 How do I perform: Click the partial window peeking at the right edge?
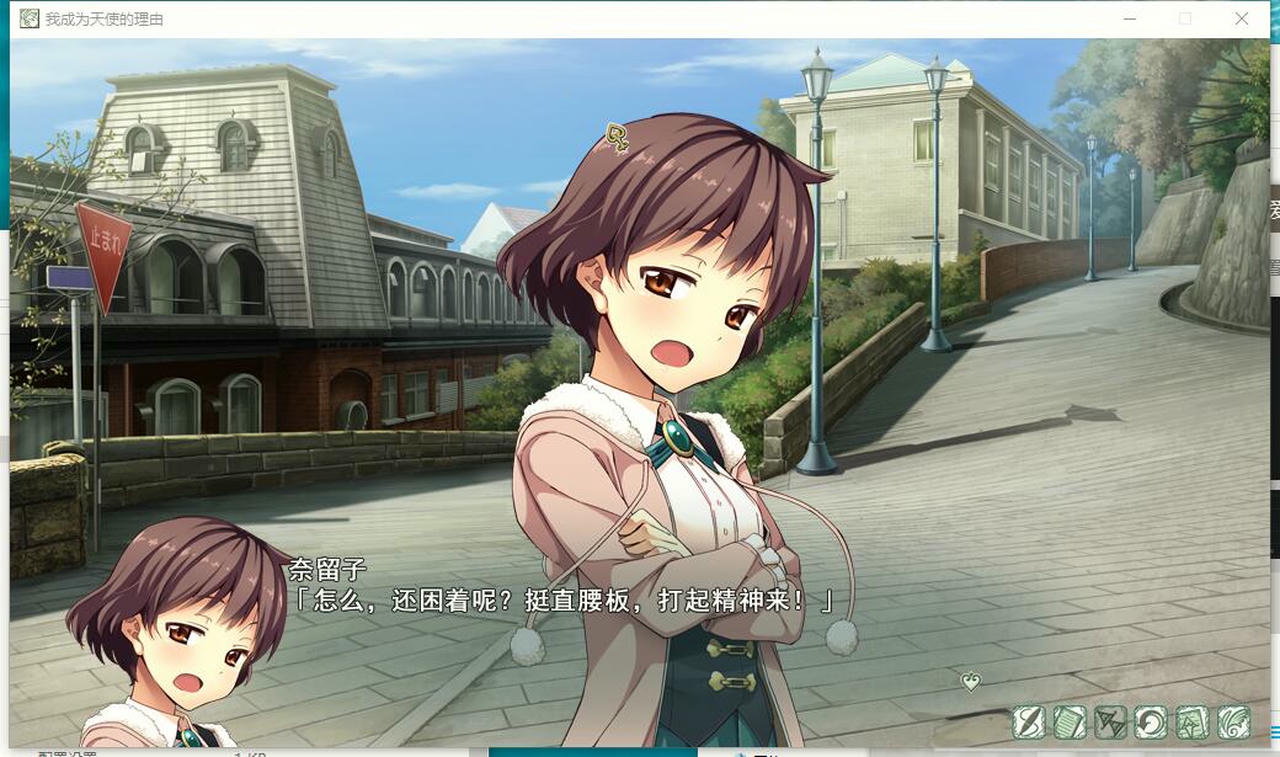click(1274, 220)
